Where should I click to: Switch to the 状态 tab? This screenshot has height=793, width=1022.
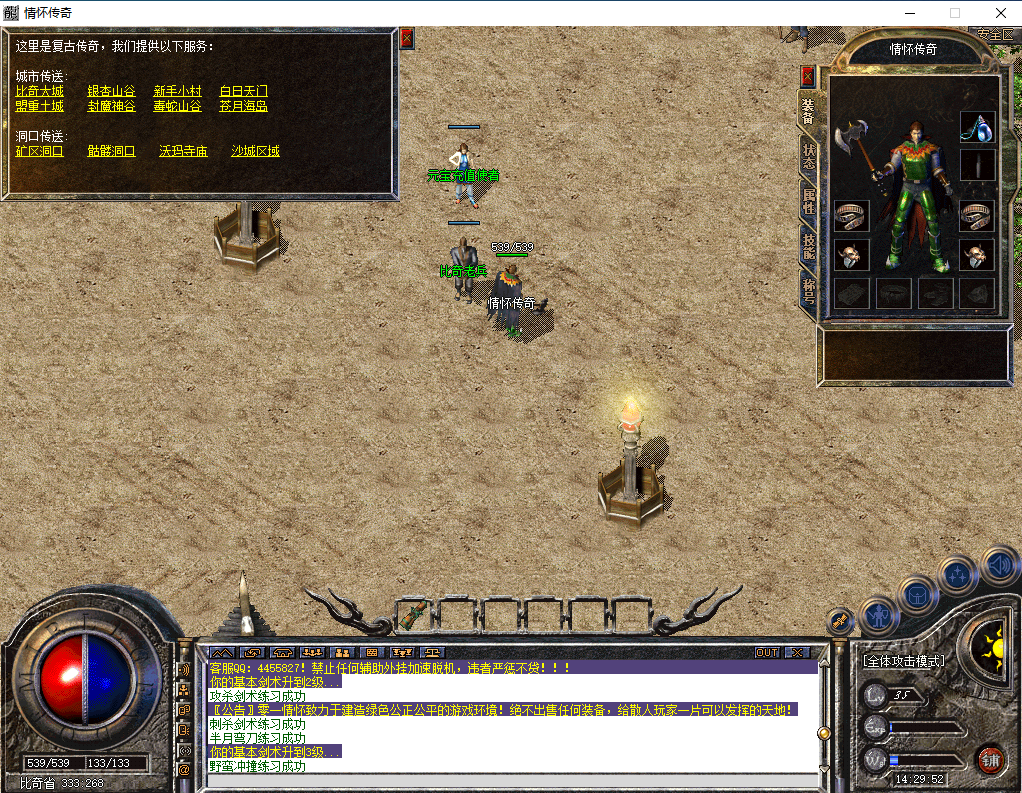(808, 157)
